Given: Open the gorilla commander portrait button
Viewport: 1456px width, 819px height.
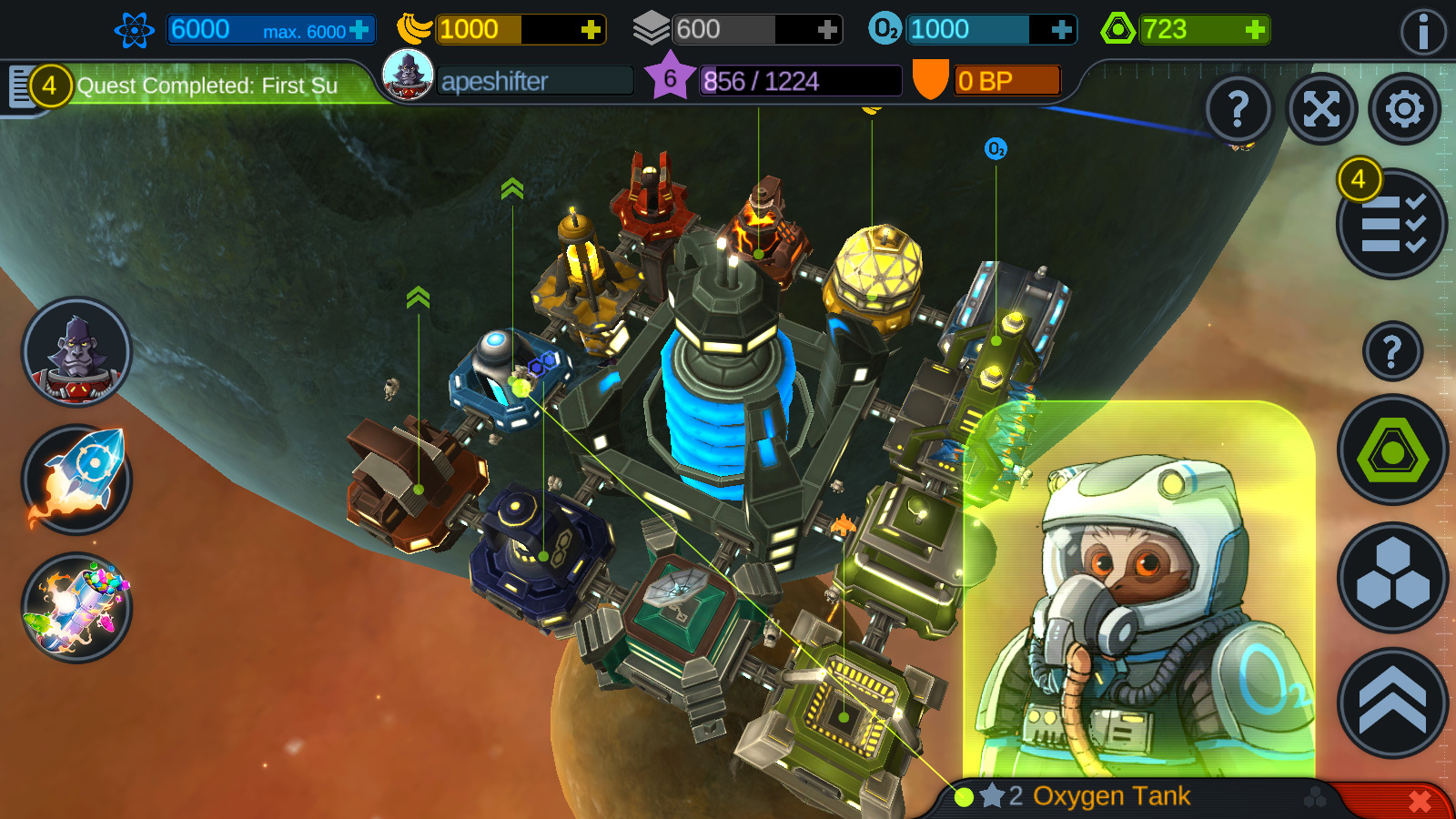Looking at the screenshot, I should [x=76, y=352].
